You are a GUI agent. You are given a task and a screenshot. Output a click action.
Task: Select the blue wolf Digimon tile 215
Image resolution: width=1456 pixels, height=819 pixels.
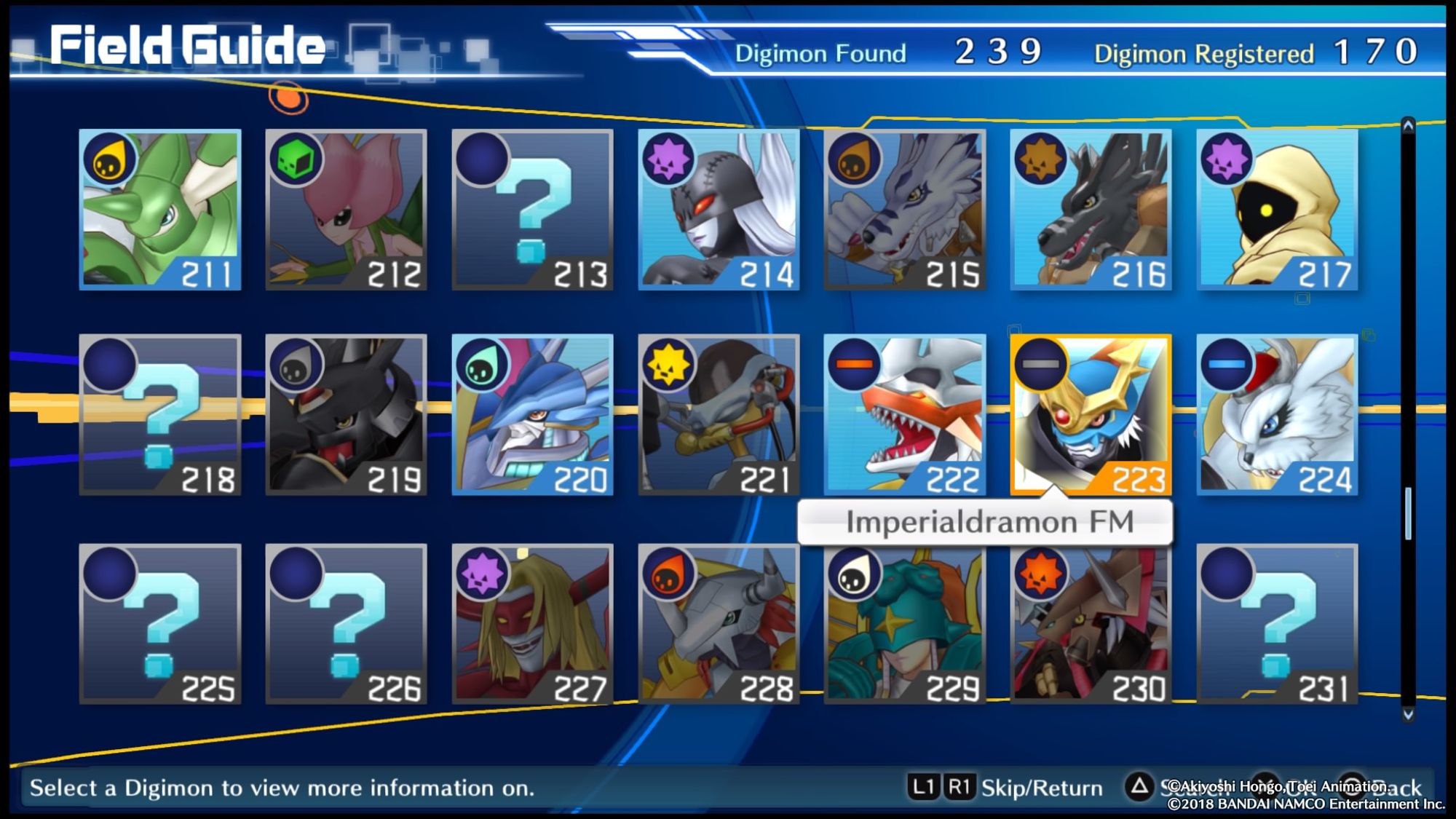[x=905, y=210]
